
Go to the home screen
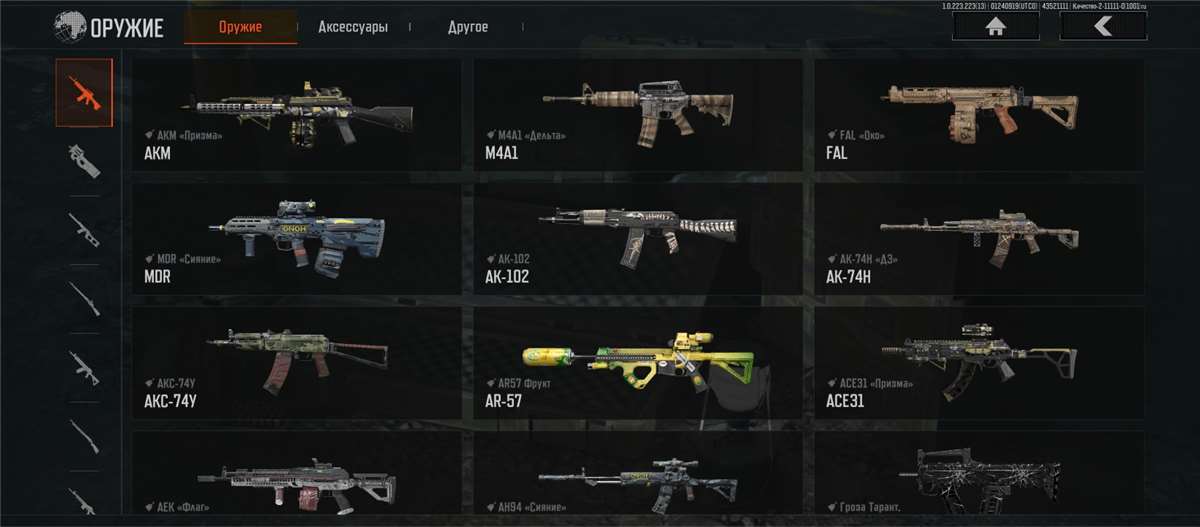point(995,27)
